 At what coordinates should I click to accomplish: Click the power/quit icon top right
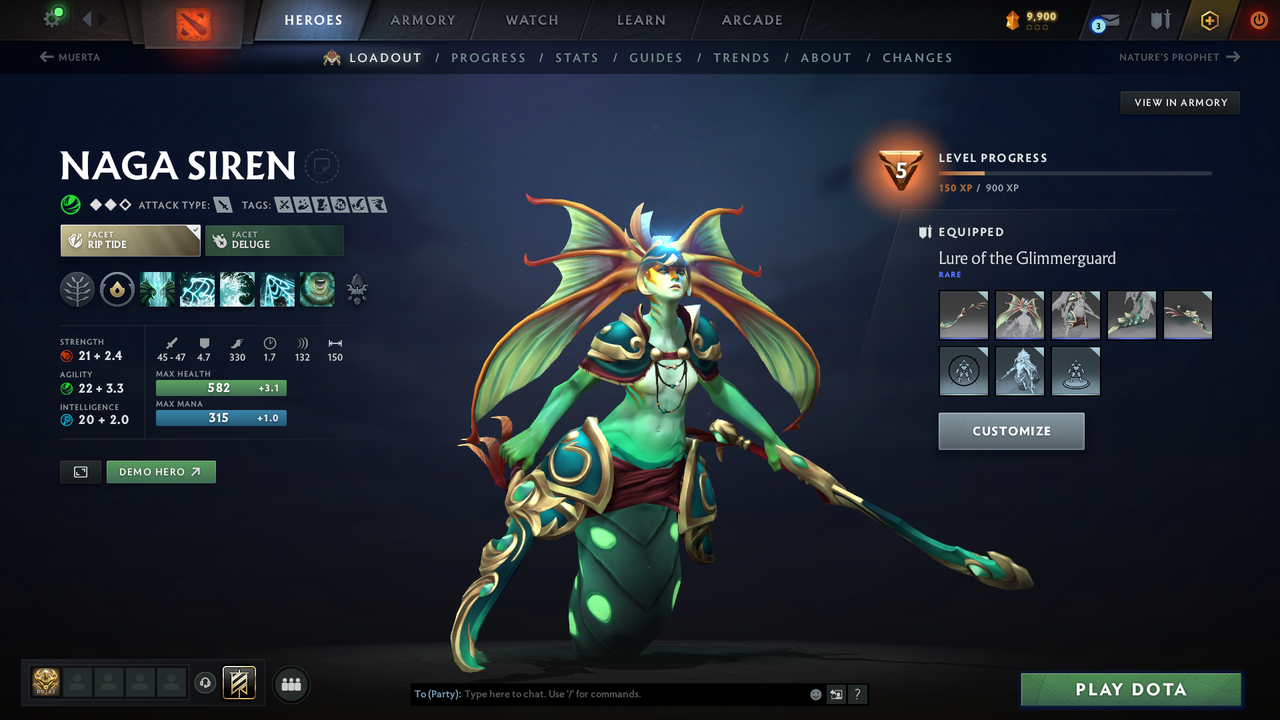pos(1258,20)
